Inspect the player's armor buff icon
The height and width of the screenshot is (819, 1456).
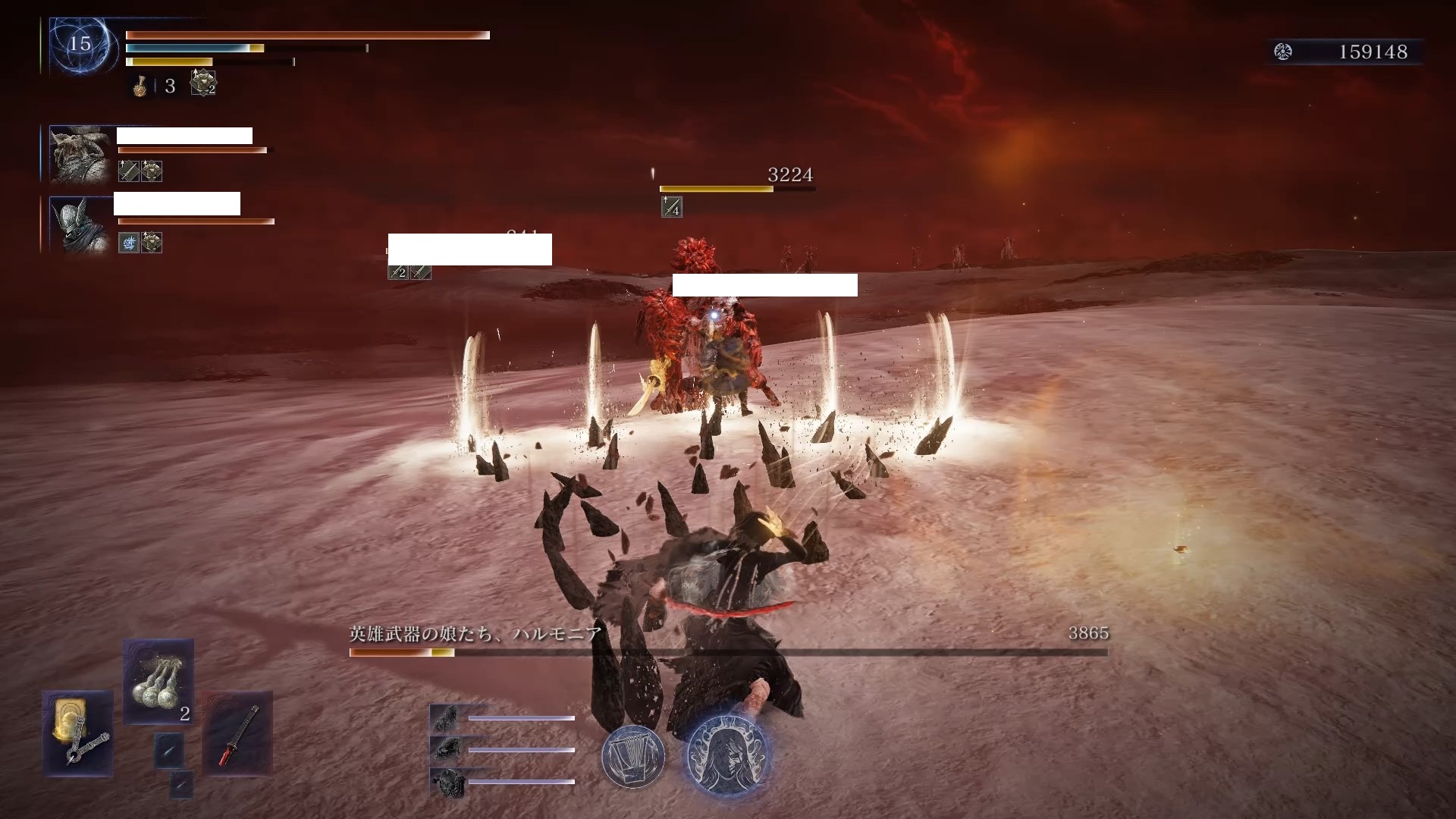point(203,83)
